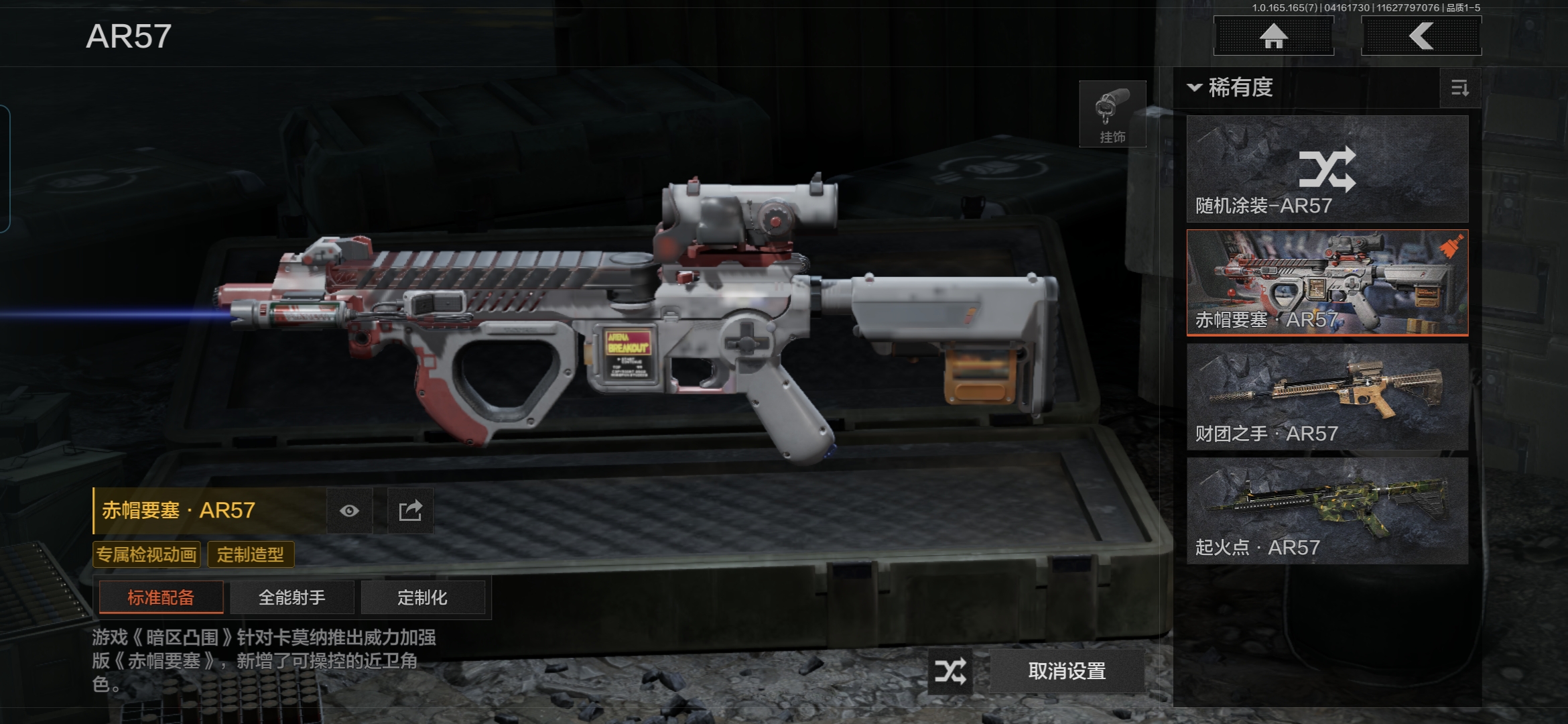Click the 取消设置 button
The height and width of the screenshot is (724, 1568).
click(1067, 671)
